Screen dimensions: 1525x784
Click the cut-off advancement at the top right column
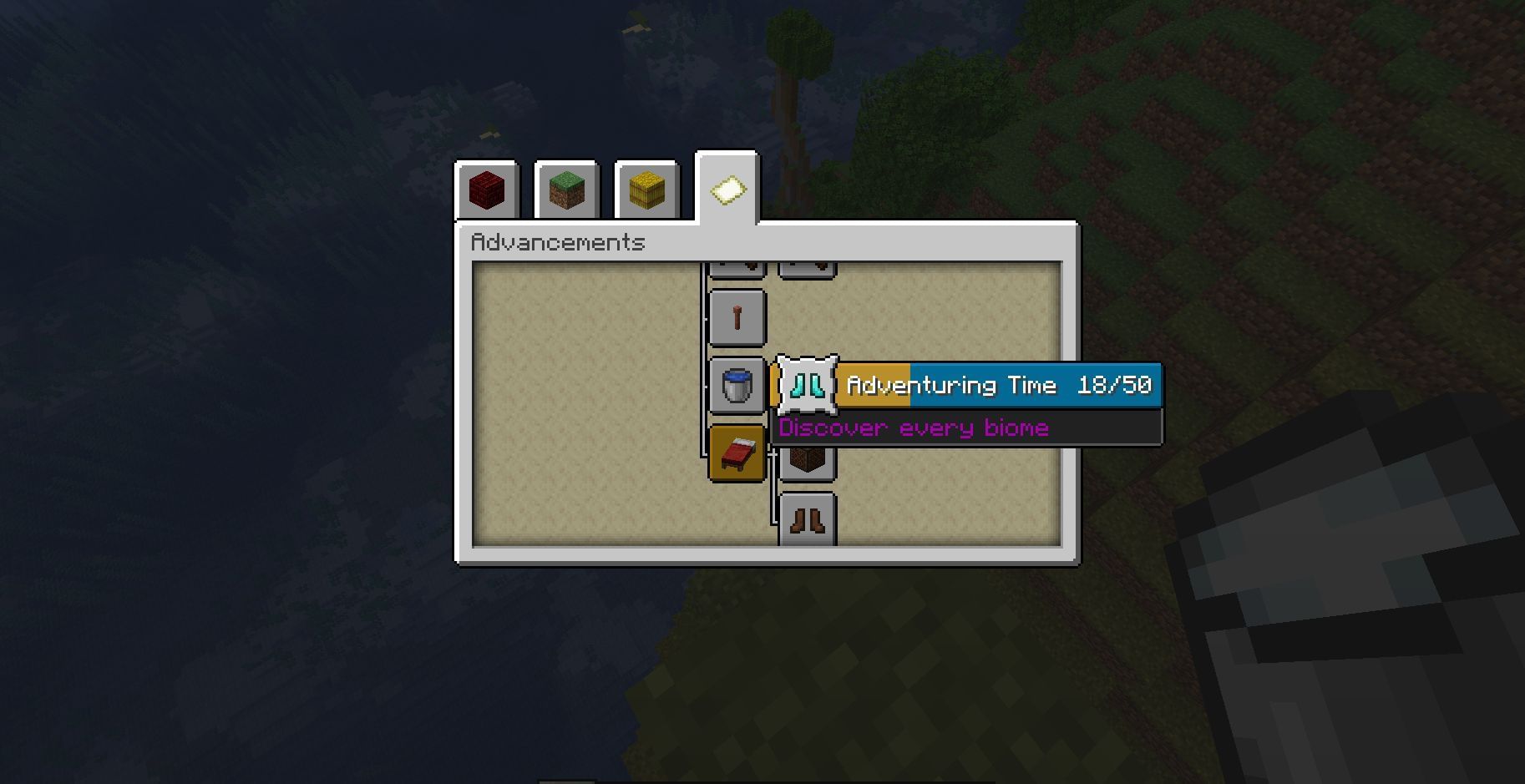point(806,266)
